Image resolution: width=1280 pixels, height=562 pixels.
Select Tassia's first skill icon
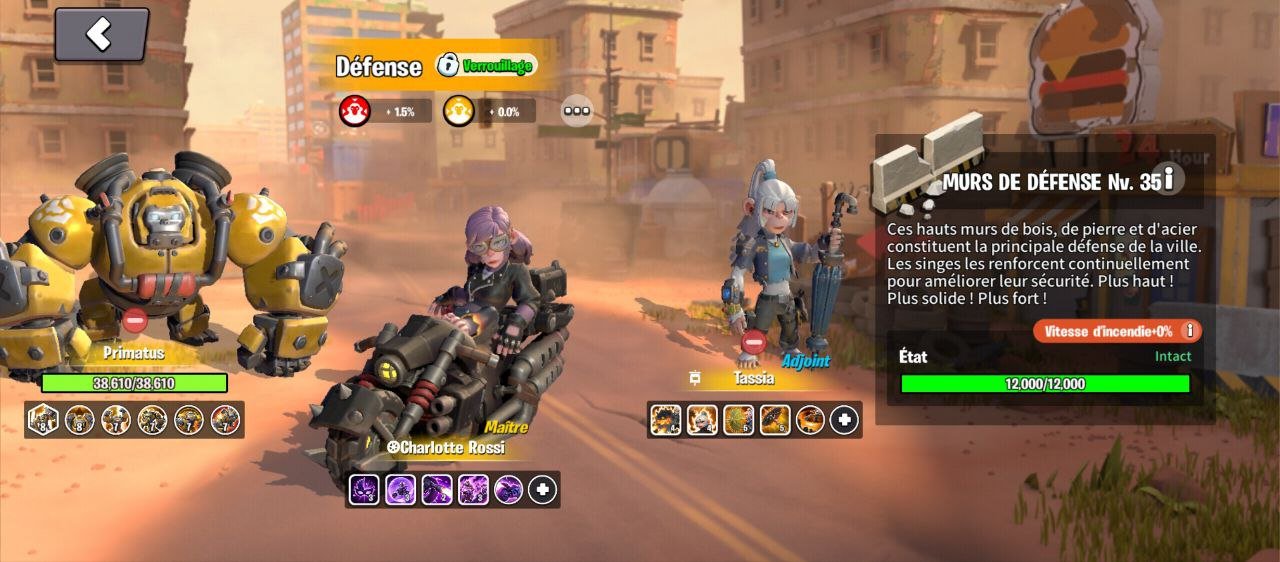pyautogui.click(x=665, y=420)
